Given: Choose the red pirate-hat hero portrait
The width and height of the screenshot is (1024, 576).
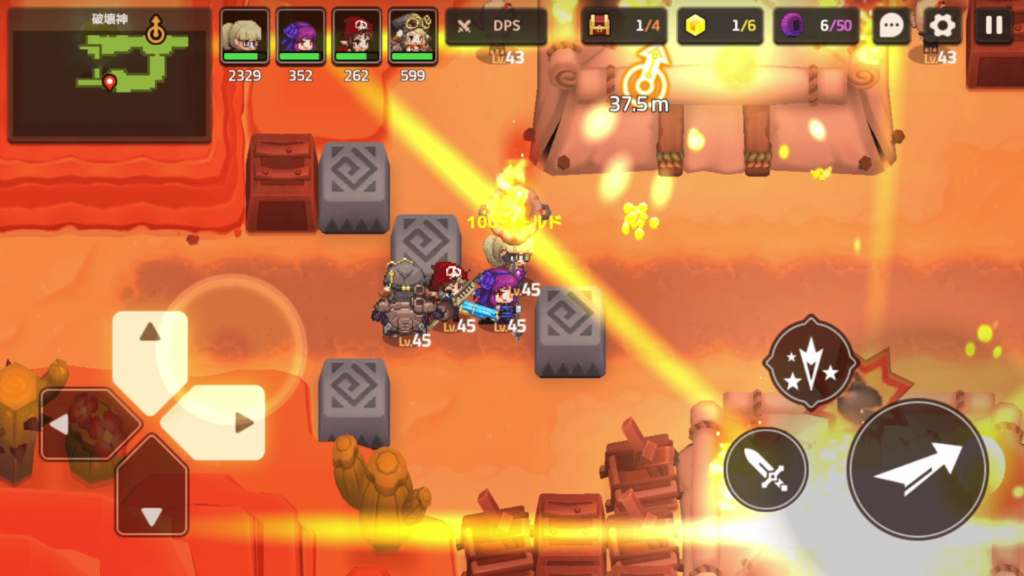Looking at the screenshot, I should [x=356, y=37].
